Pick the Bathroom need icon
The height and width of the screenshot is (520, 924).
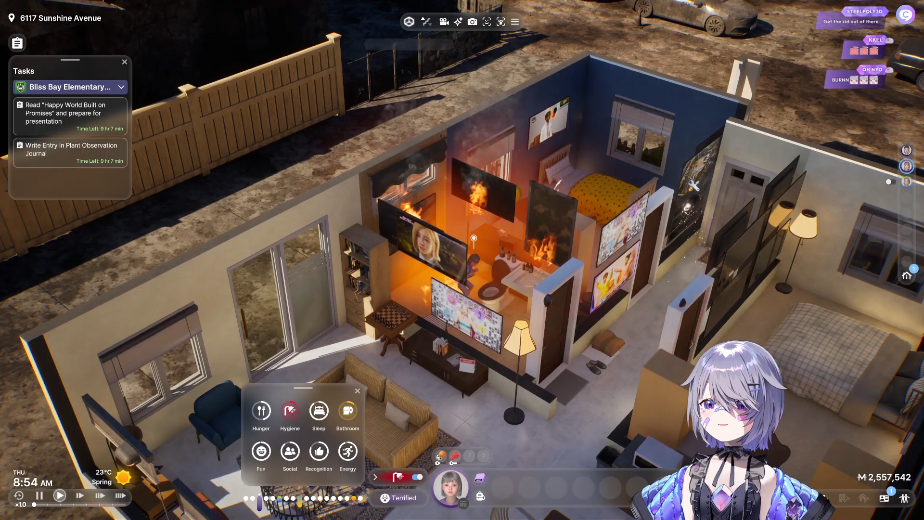pyautogui.click(x=347, y=410)
